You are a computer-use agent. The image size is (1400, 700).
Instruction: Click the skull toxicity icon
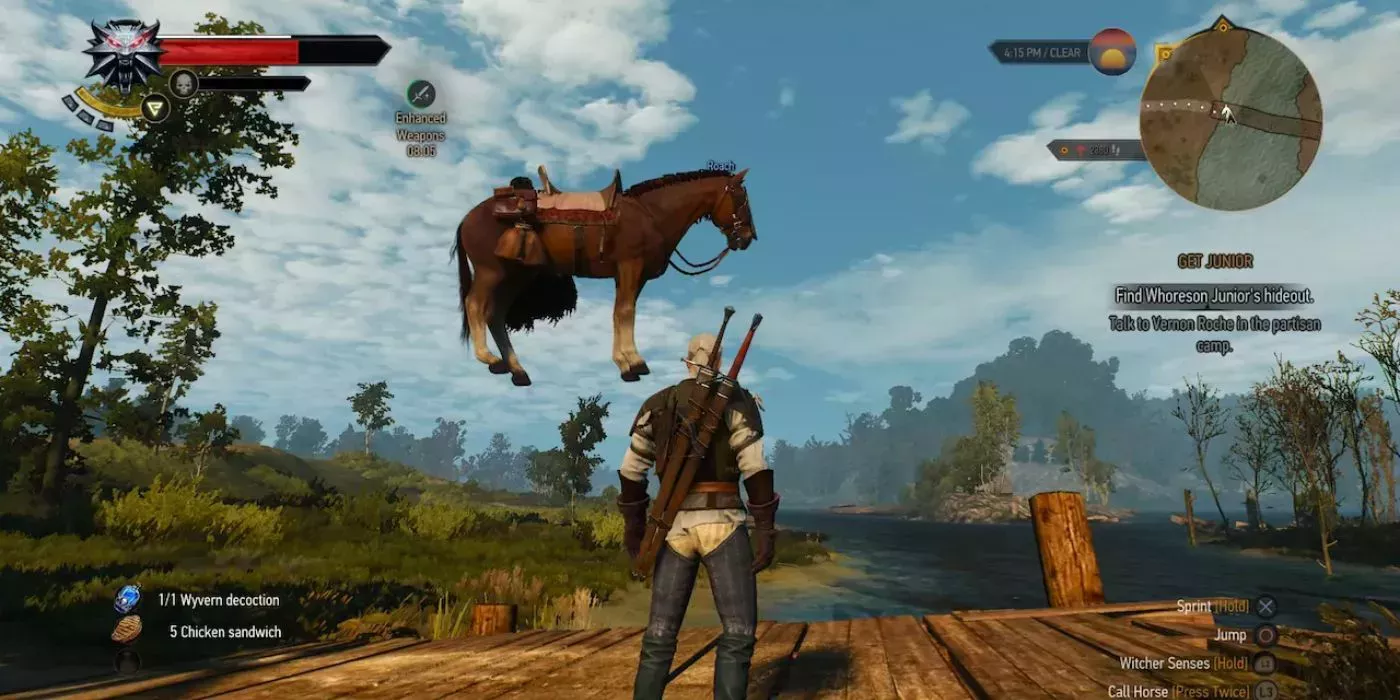[183, 83]
